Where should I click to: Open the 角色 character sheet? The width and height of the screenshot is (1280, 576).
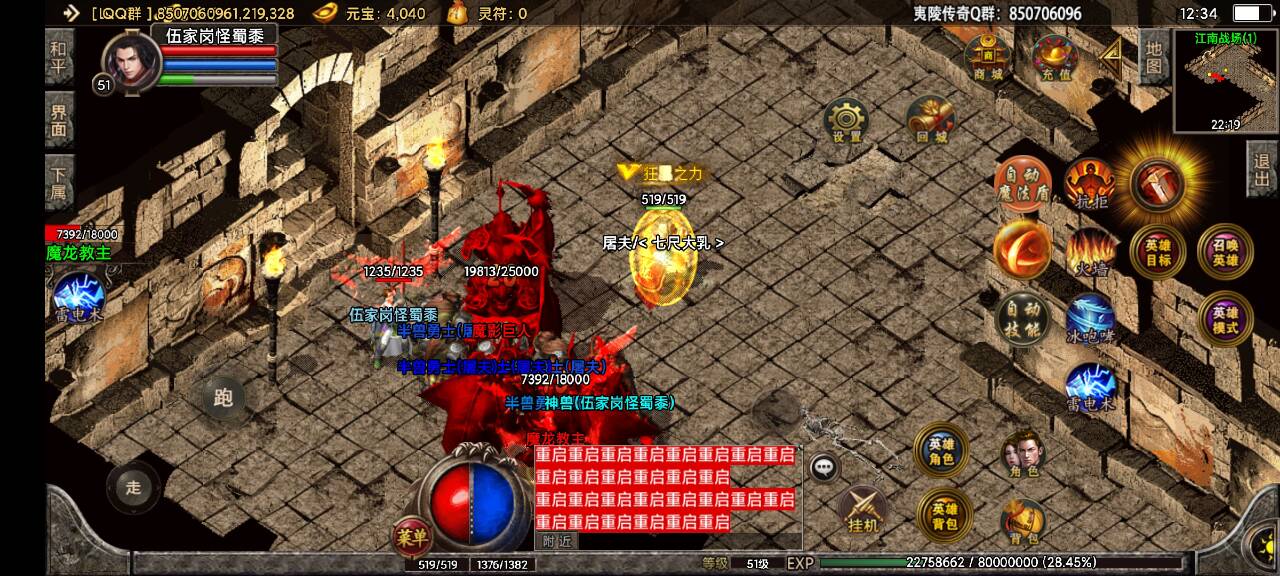[x=1023, y=456]
